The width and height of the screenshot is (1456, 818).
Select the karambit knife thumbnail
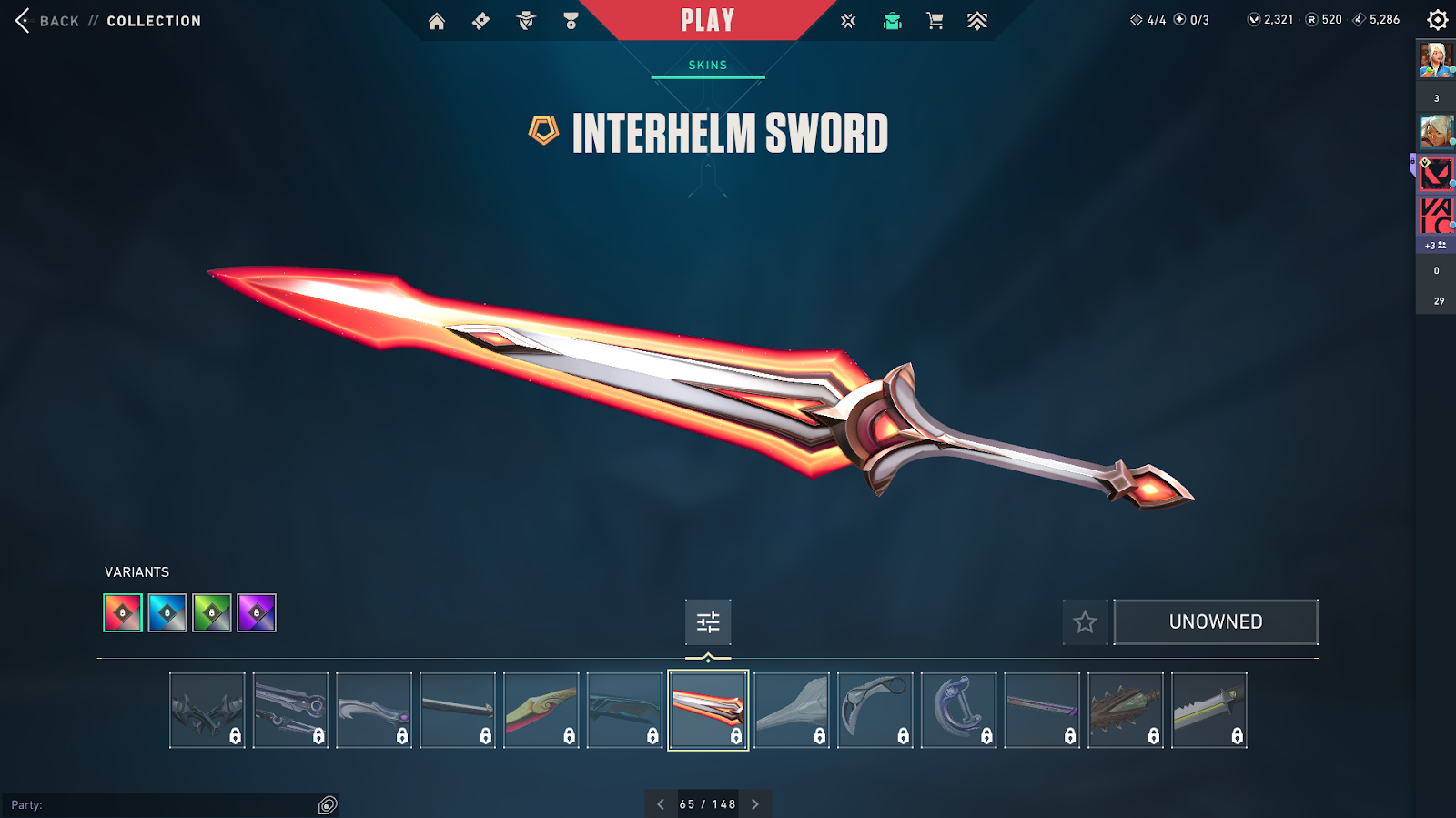(x=875, y=711)
